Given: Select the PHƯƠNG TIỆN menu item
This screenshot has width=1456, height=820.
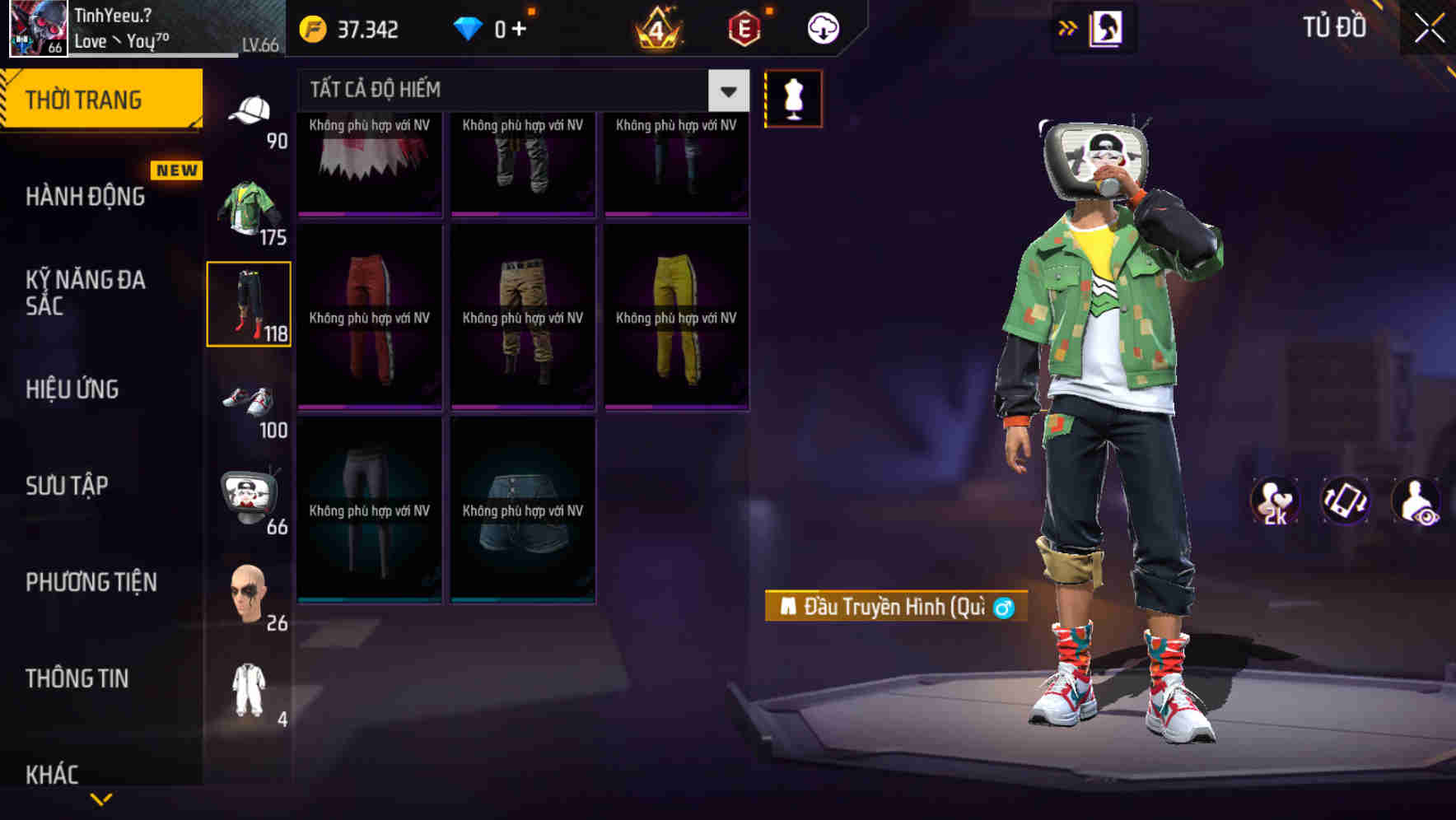Looking at the screenshot, I should tap(91, 582).
